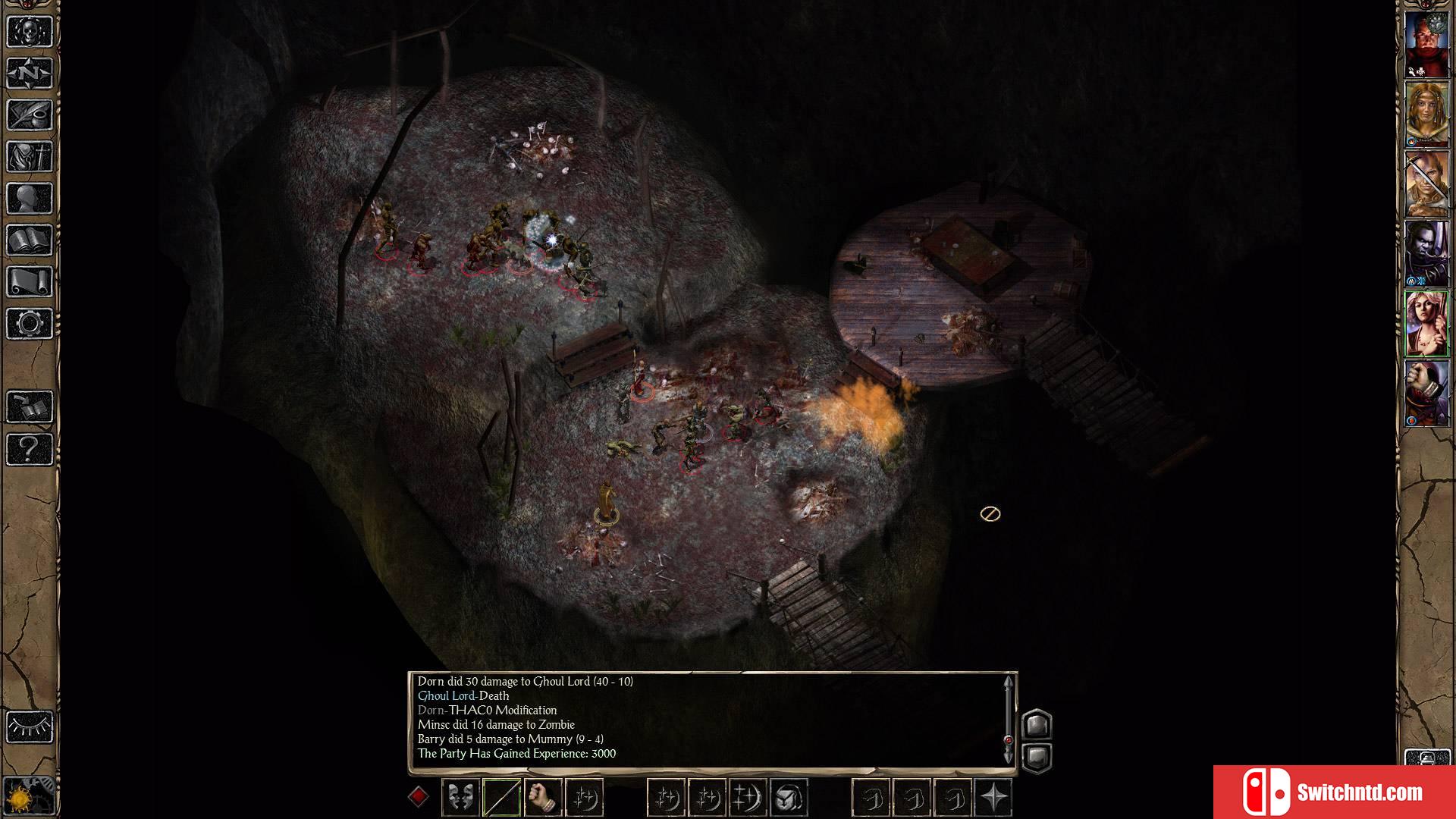Viewport: 1456px width, 819px height.
Task: Open the journal with the quill icon
Action: (x=30, y=115)
